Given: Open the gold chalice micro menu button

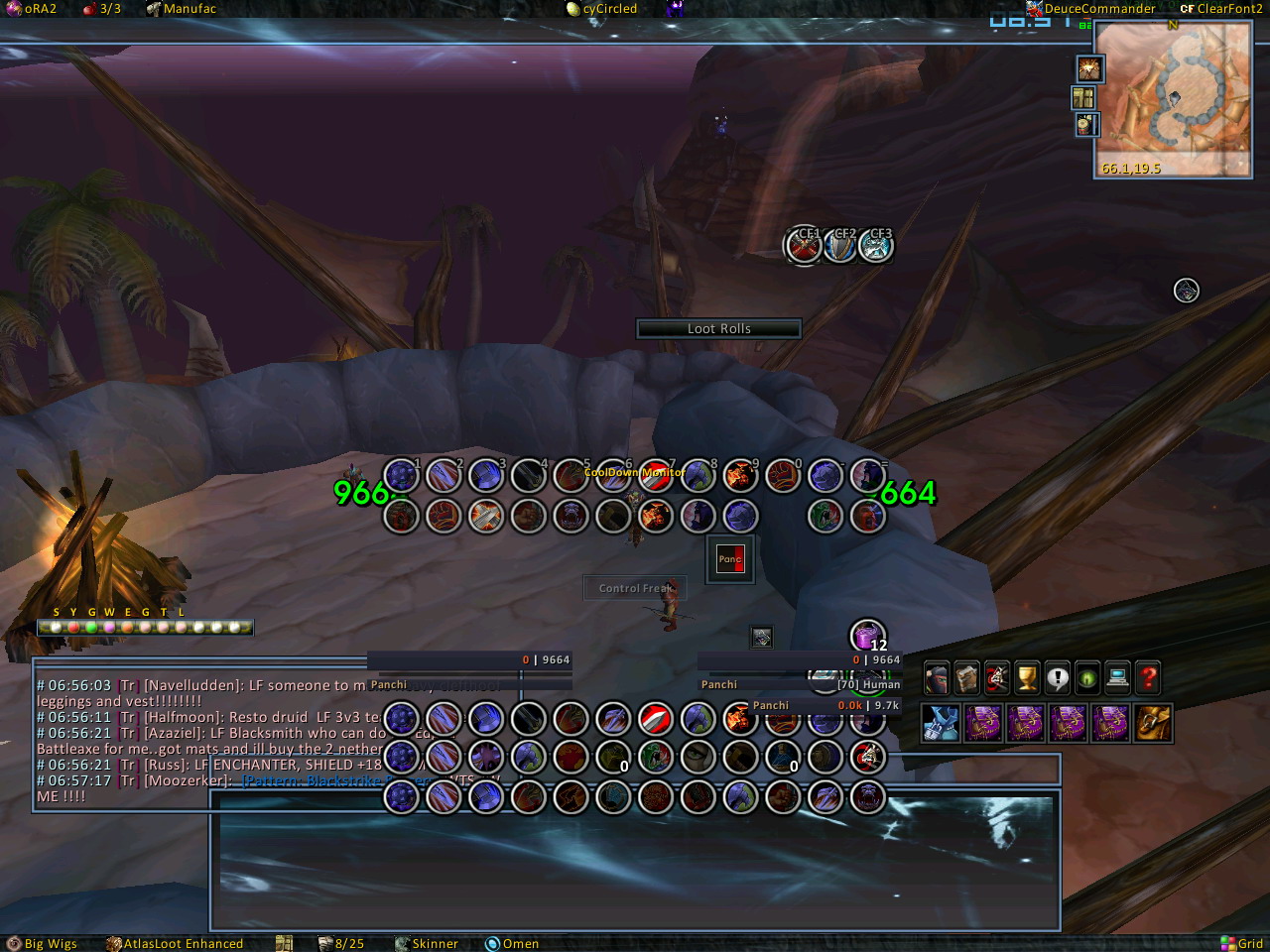Looking at the screenshot, I should (1027, 678).
